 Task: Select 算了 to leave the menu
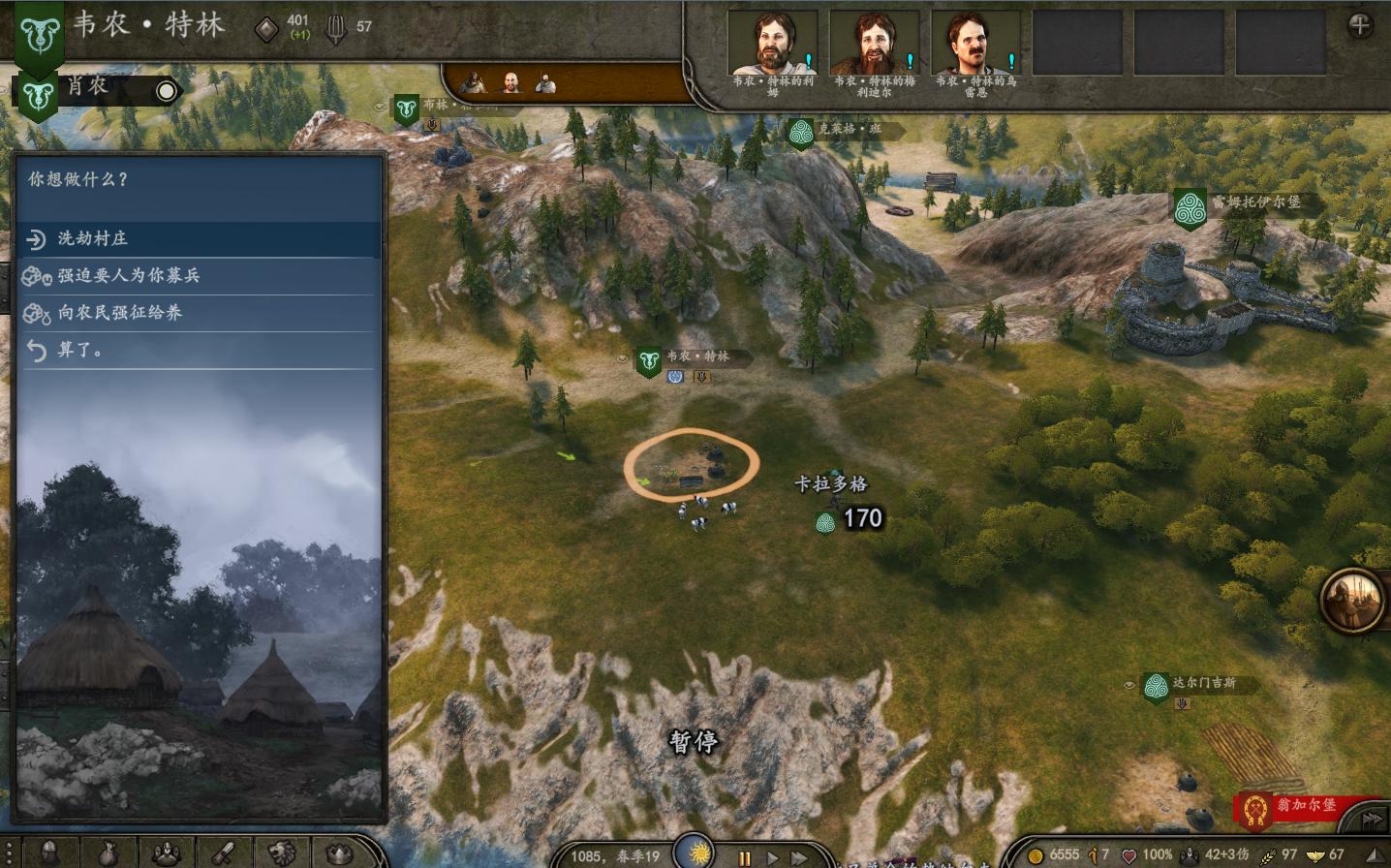pos(79,350)
